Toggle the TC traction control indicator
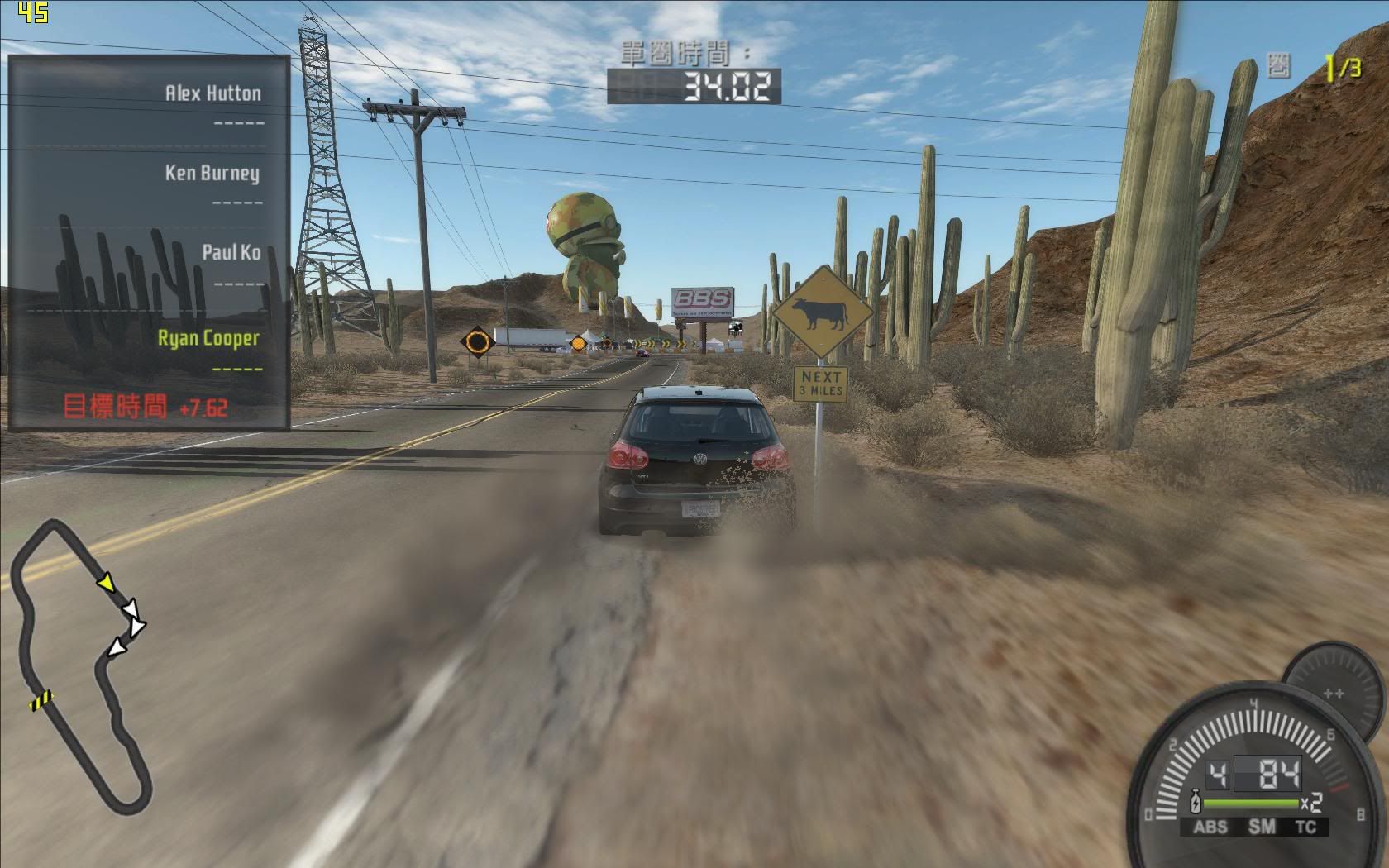The image size is (1389, 868). coord(1306,827)
